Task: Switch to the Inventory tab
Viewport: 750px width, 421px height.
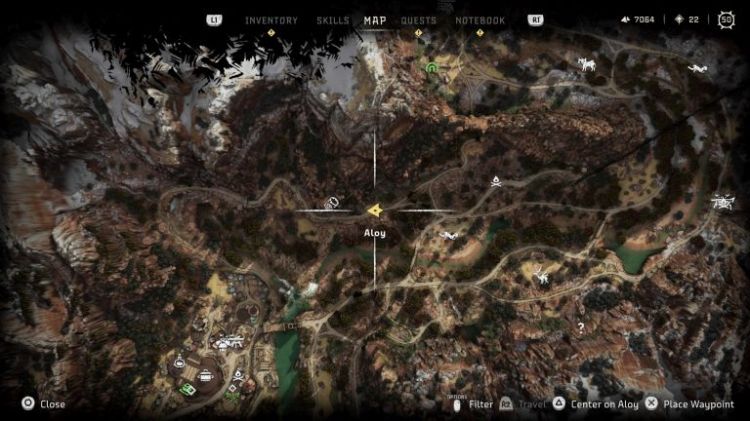Action: point(271,20)
